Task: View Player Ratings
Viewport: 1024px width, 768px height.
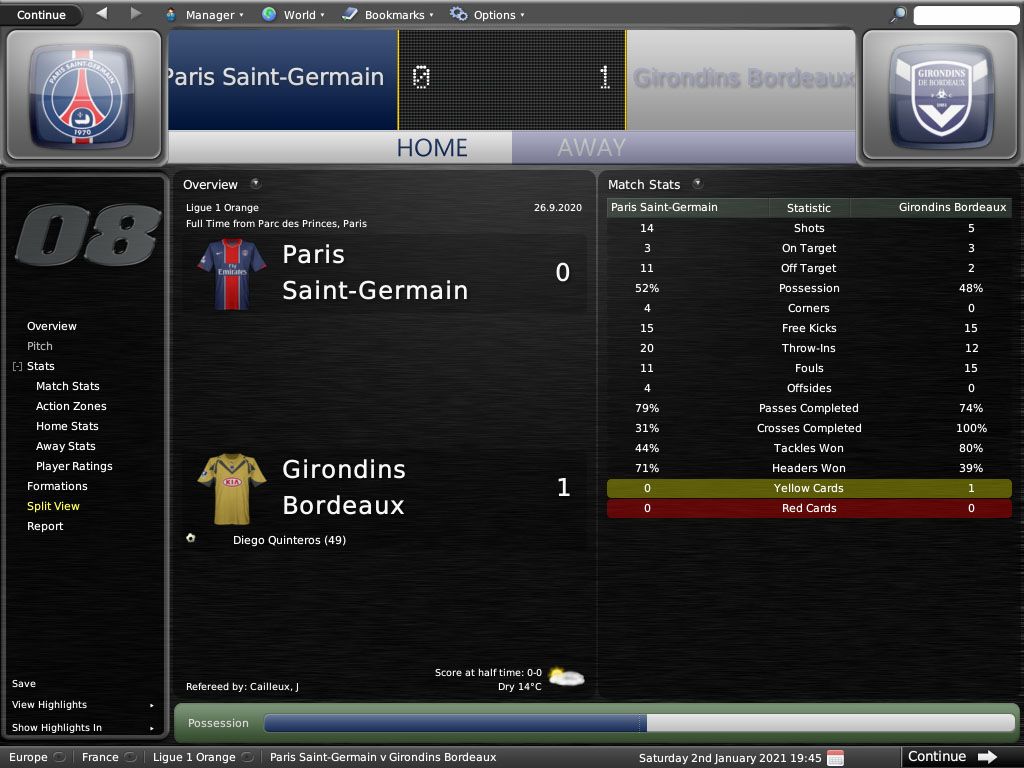Action: (74, 466)
